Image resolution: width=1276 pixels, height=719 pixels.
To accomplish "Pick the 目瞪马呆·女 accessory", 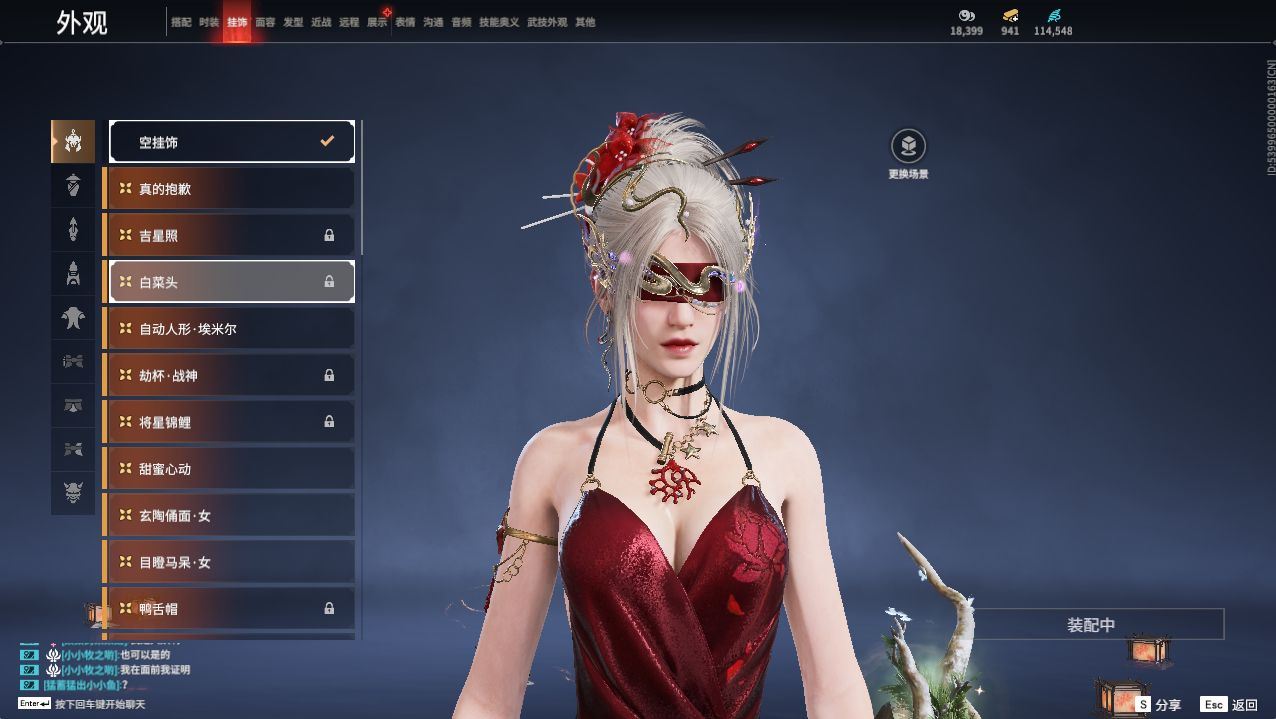I will (x=232, y=562).
